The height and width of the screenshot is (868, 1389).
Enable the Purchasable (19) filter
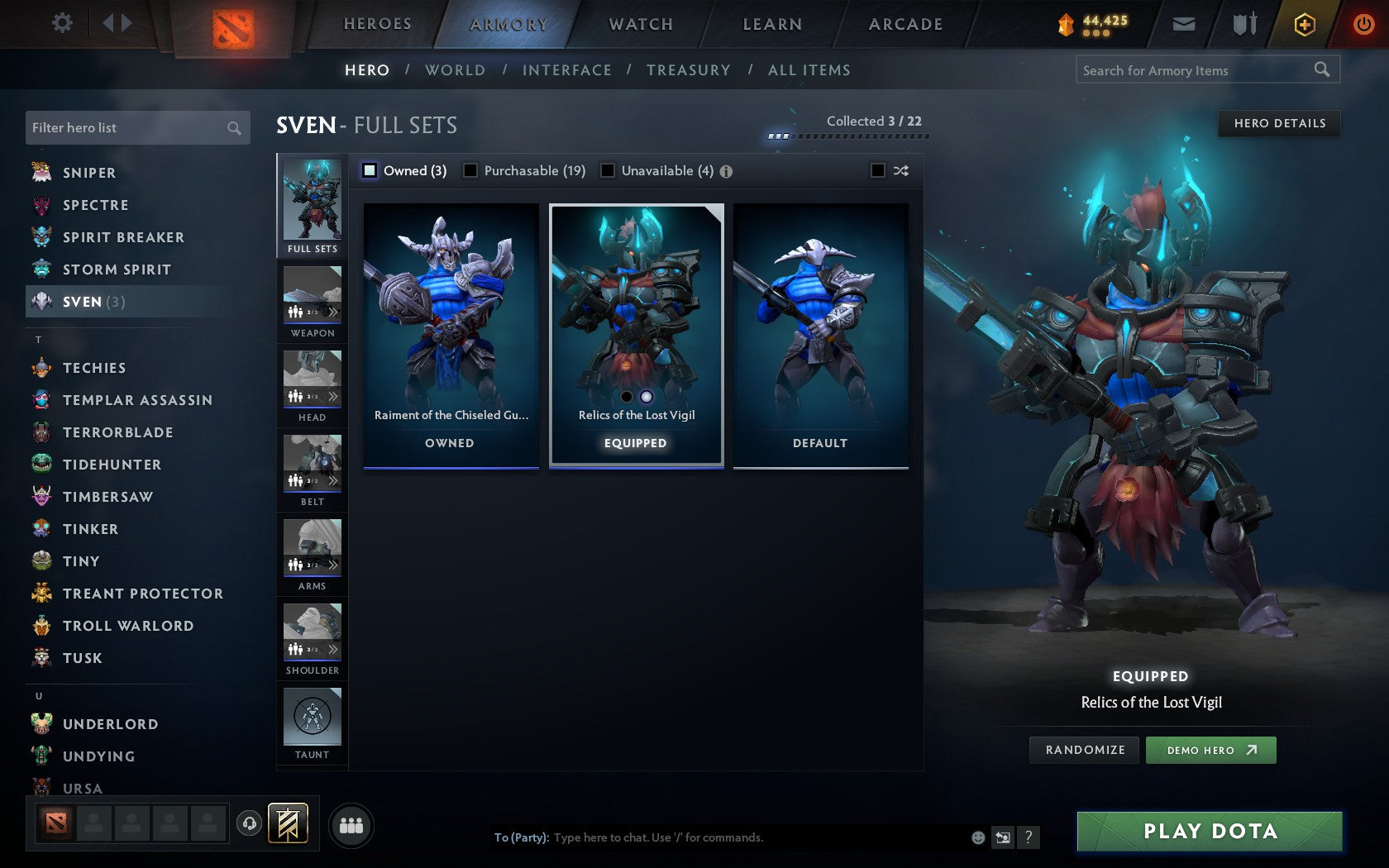(471, 170)
